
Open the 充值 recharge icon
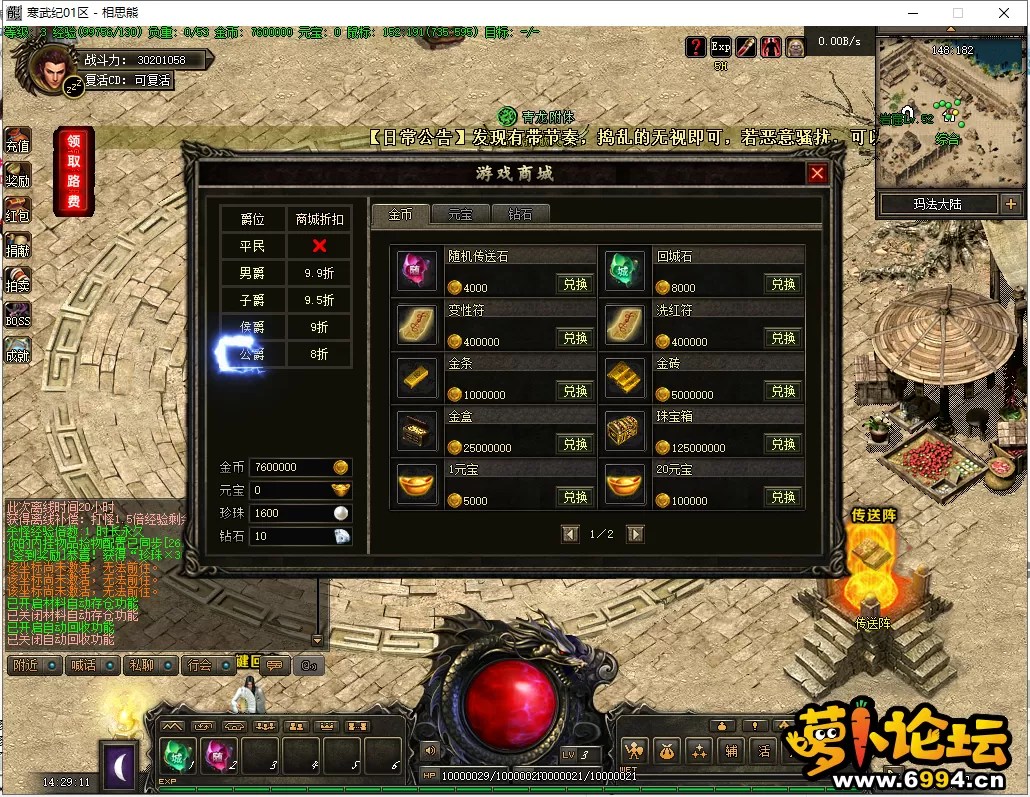(18, 142)
